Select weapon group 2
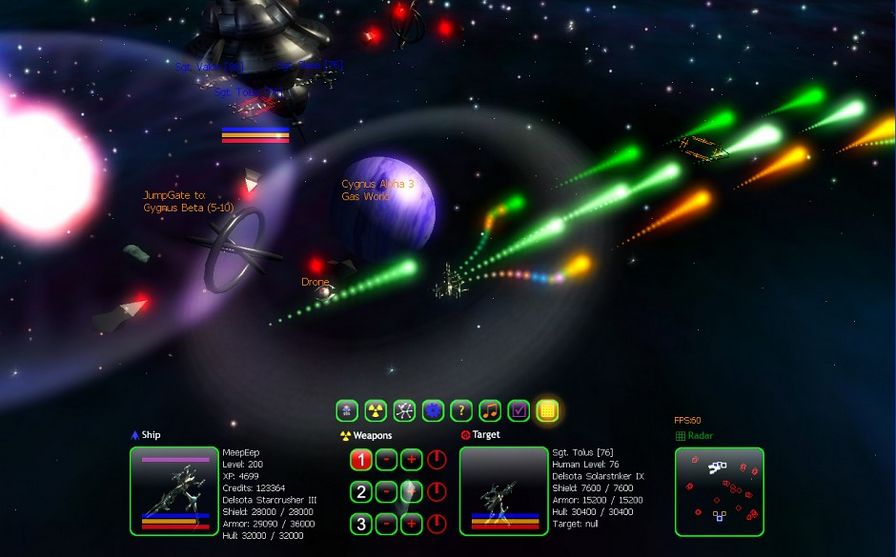This screenshot has height=557, width=896. [361, 492]
